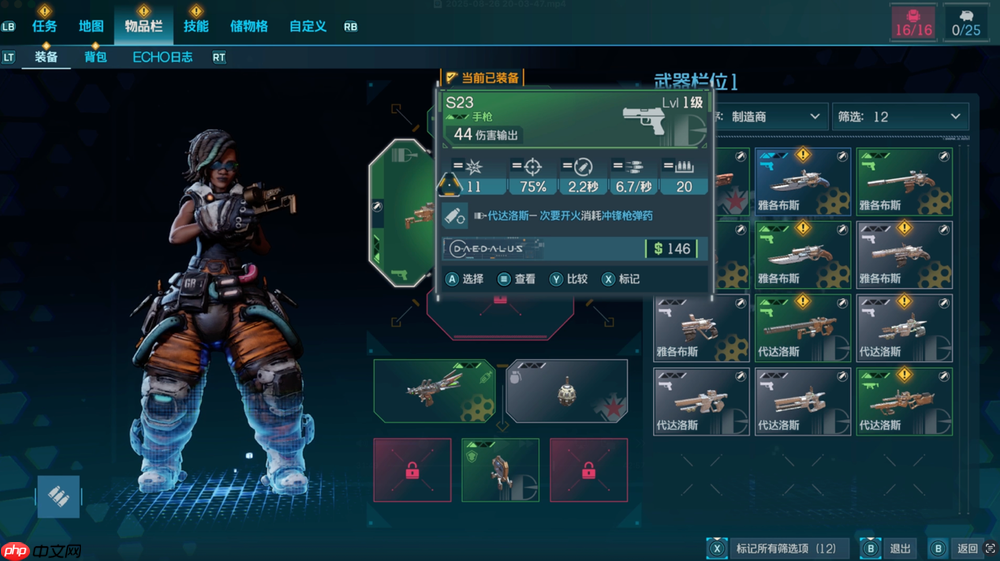The image size is (1000, 561).
Task: Open the red backpack capacity indicator
Action: pos(913,23)
